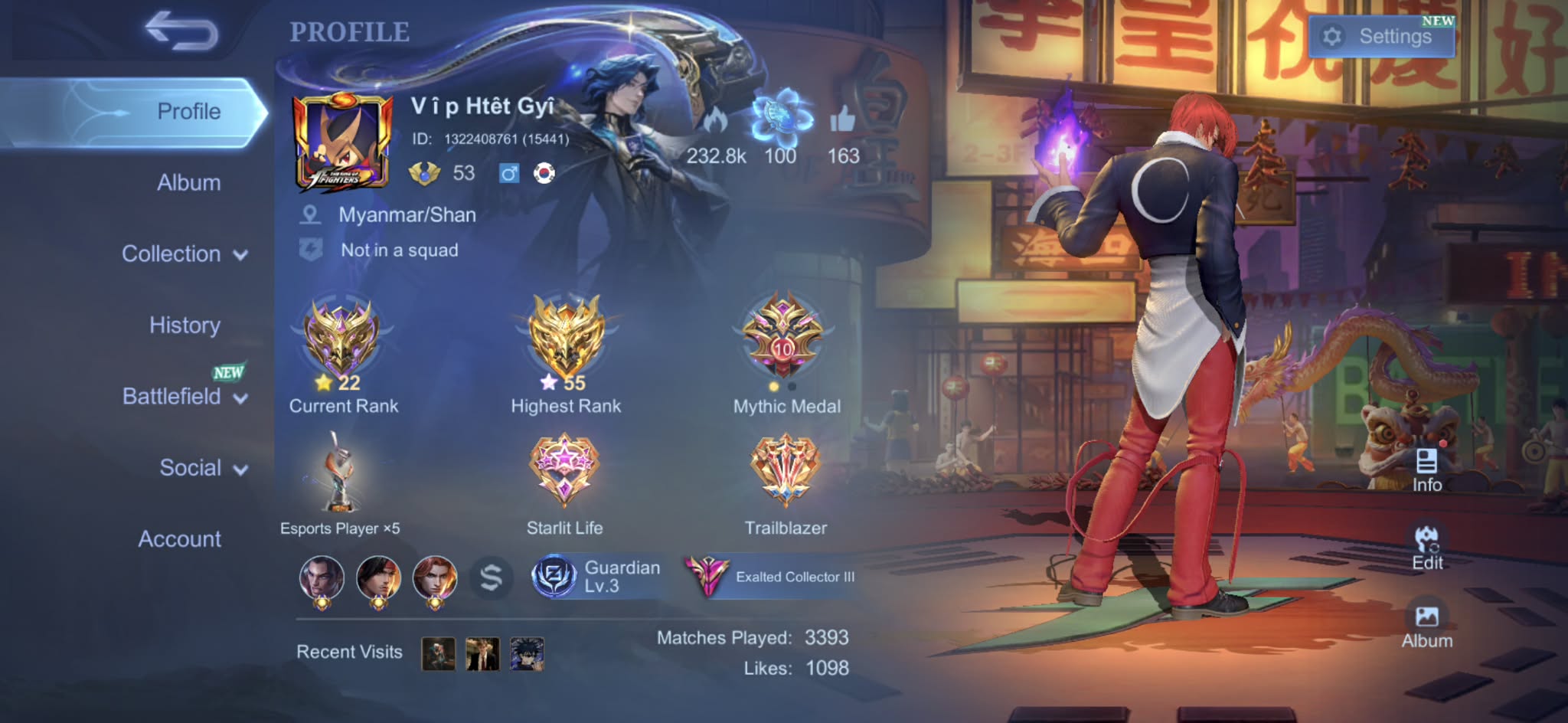
Task: Go back with the return arrow
Action: 181,31
